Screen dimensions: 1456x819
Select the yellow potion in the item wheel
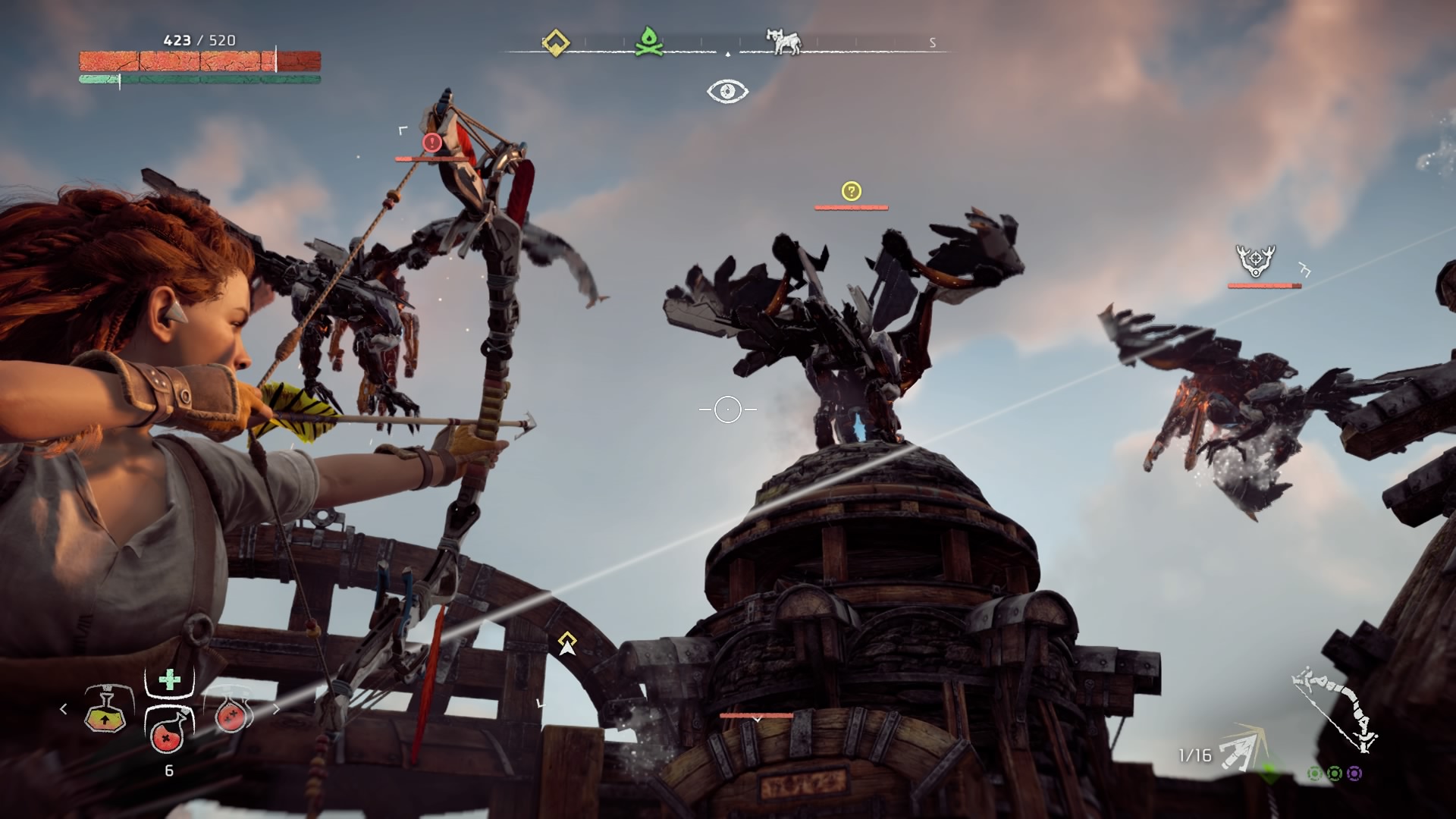click(x=105, y=711)
